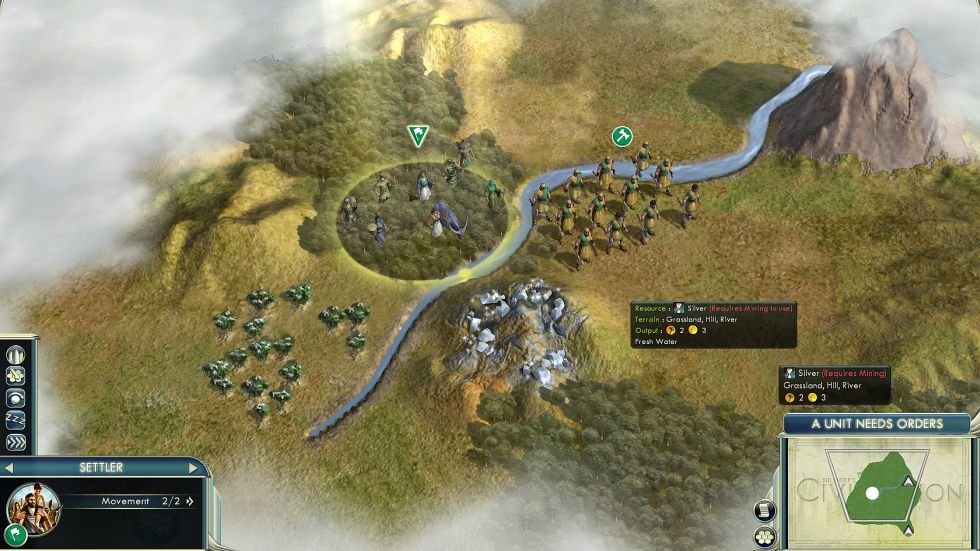Select the dome-shaped unit action button
The height and width of the screenshot is (551, 980).
point(15,398)
